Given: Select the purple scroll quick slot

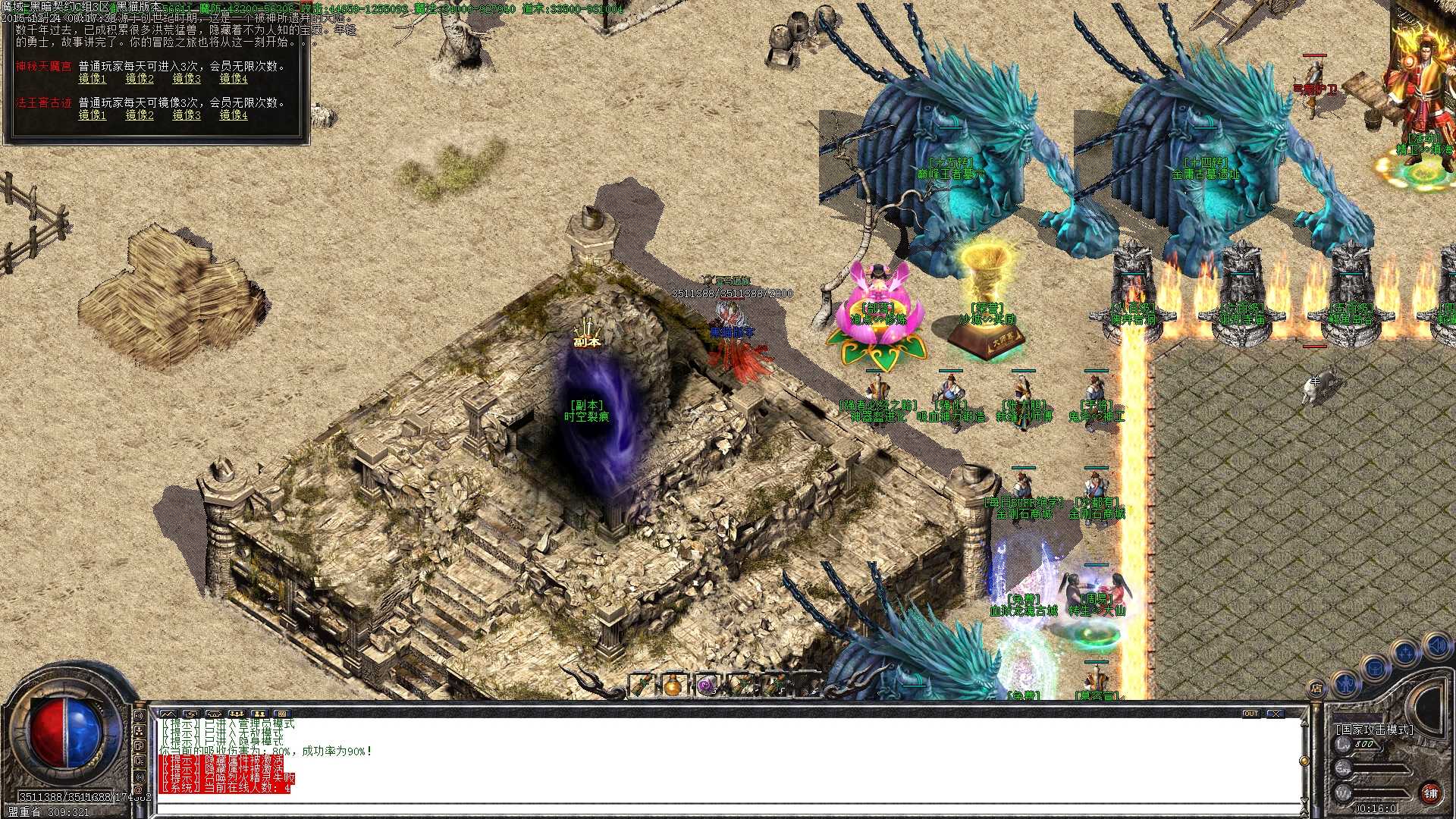Looking at the screenshot, I should coord(705,686).
